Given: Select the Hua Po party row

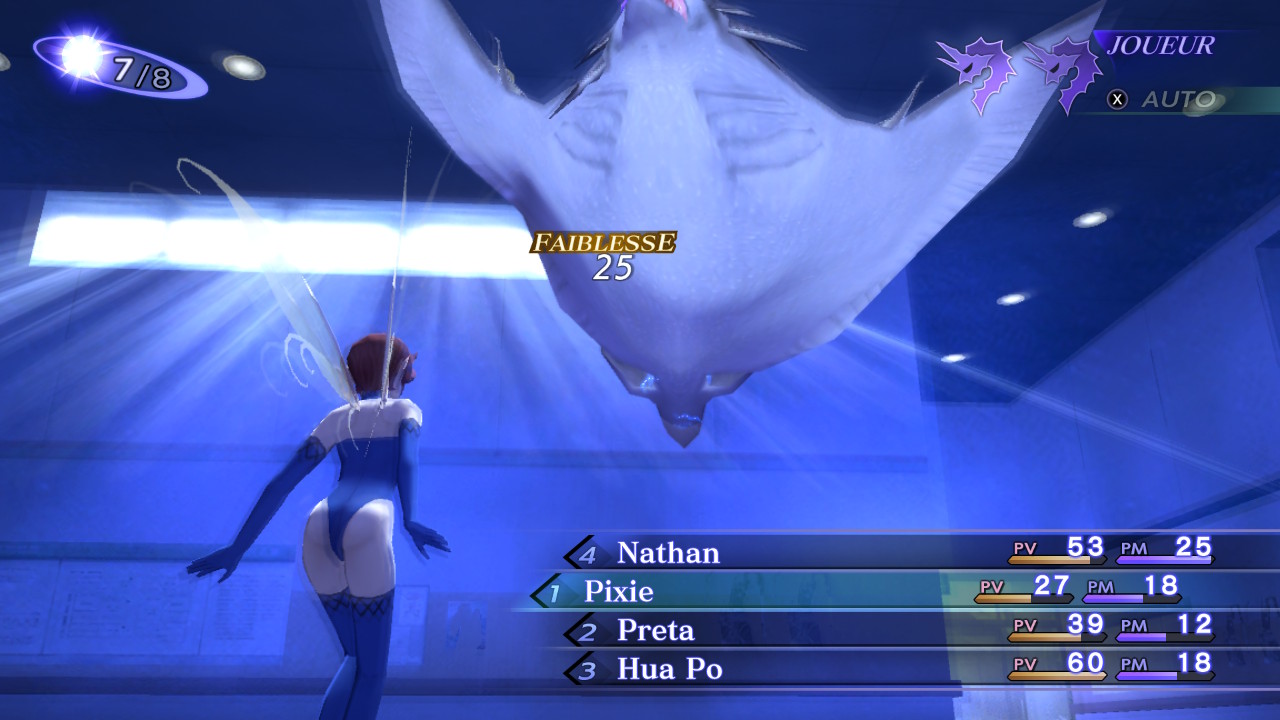Looking at the screenshot, I should coord(669,669).
